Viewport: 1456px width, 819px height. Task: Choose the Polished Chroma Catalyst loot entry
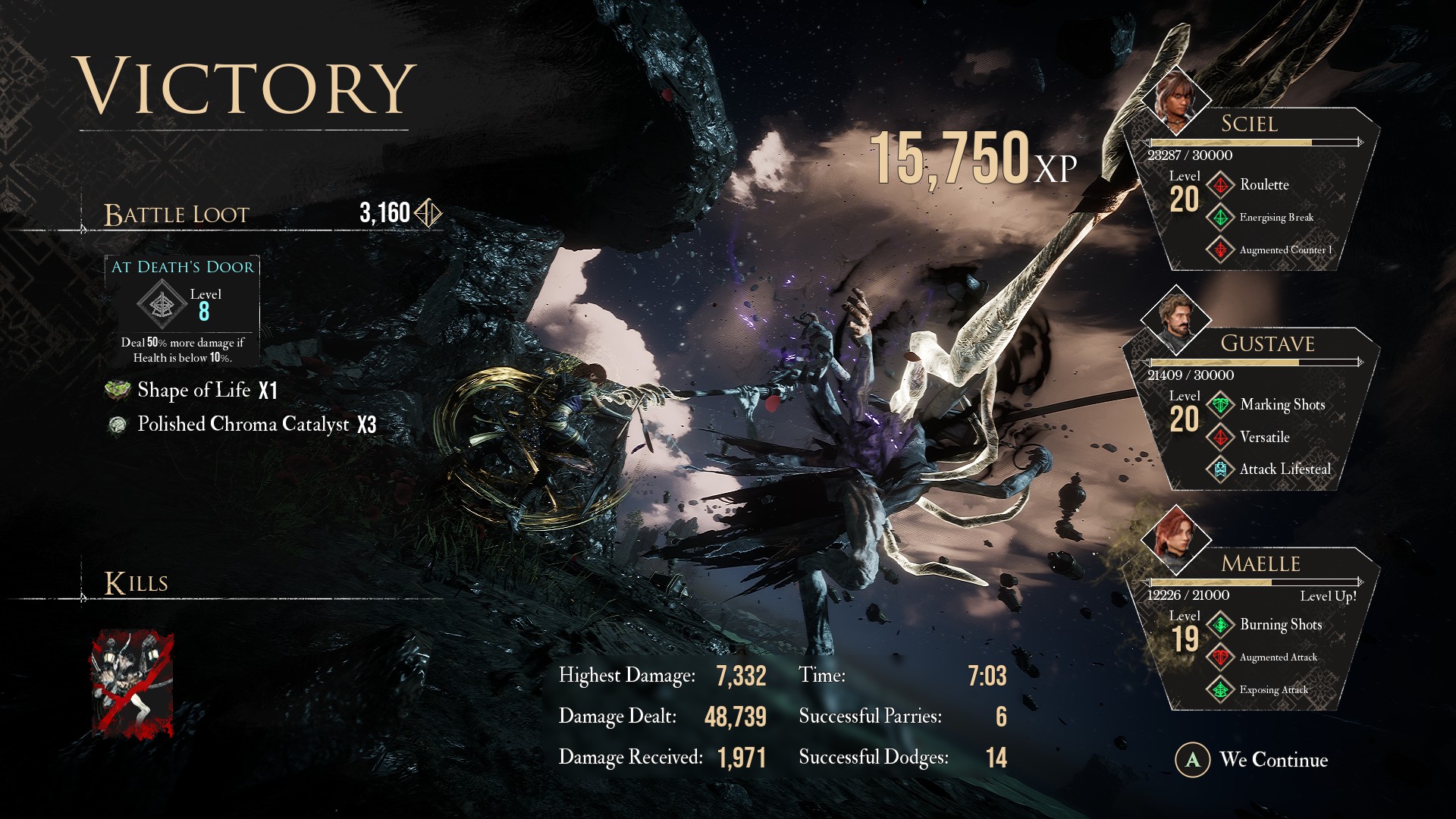[x=243, y=425]
